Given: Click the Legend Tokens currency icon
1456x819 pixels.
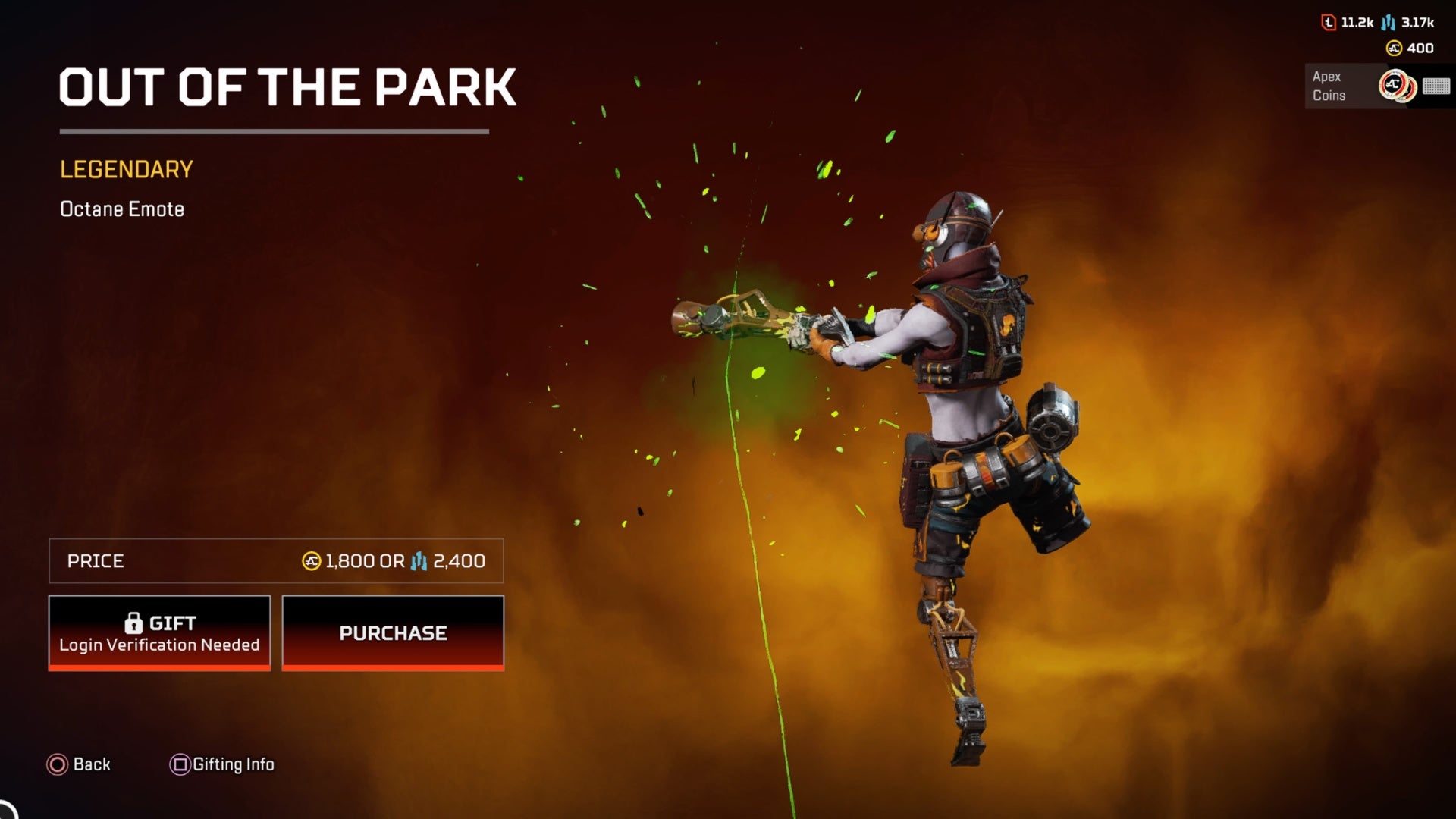Looking at the screenshot, I should [x=1328, y=24].
